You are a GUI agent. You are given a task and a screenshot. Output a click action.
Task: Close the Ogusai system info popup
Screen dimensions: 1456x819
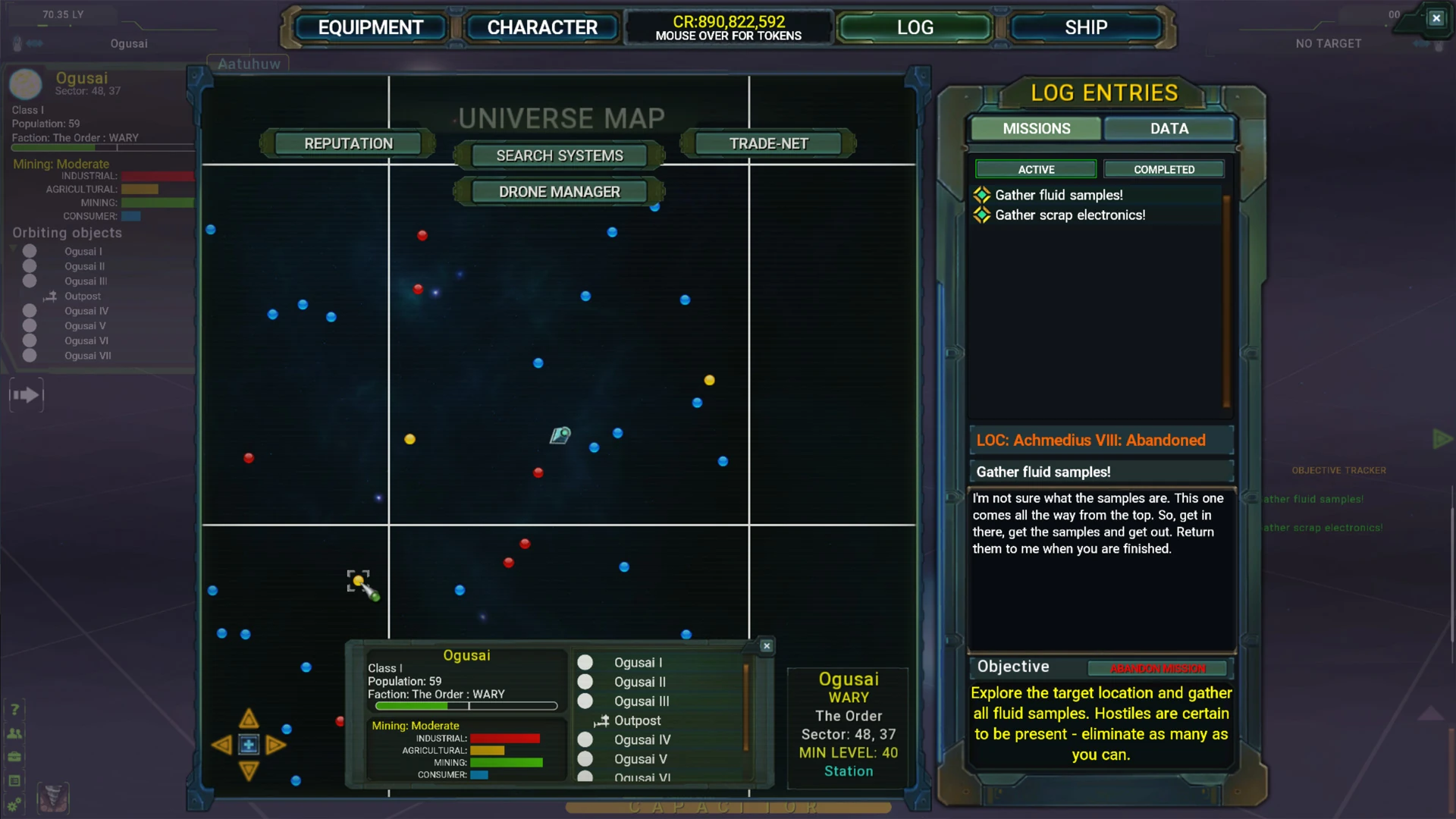[x=766, y=645]
